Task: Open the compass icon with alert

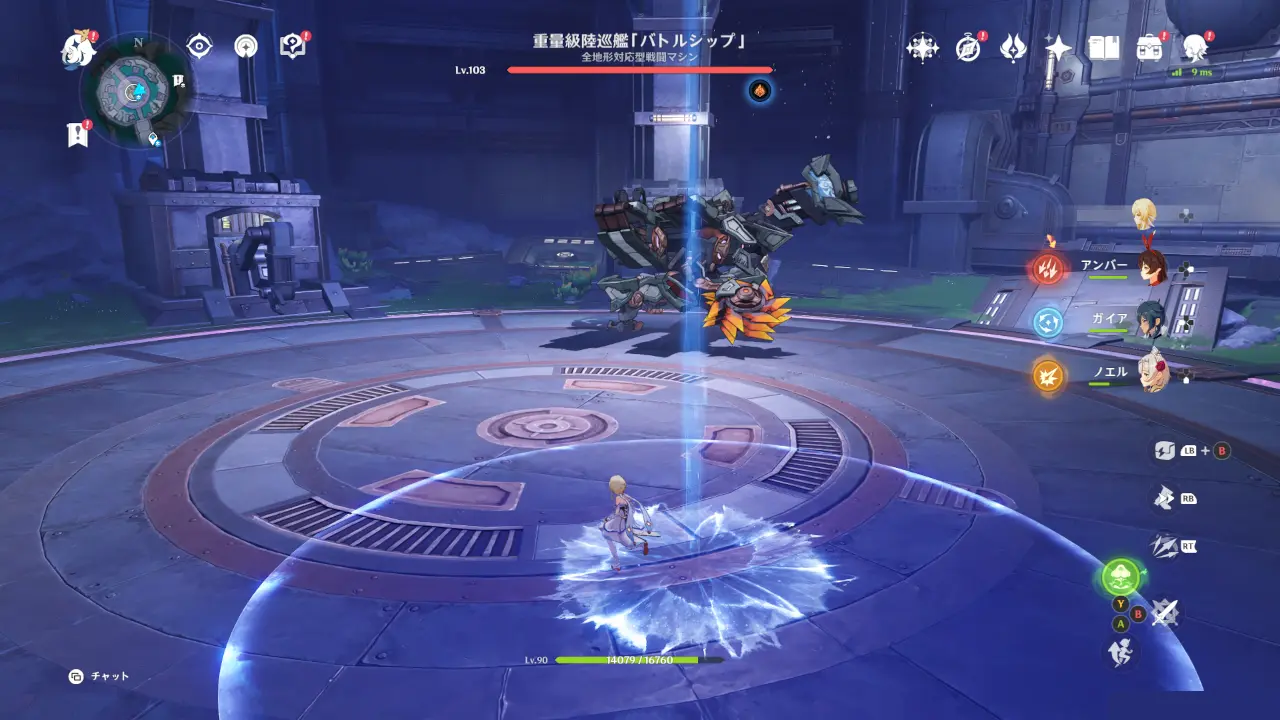Action: pos(967,47)
